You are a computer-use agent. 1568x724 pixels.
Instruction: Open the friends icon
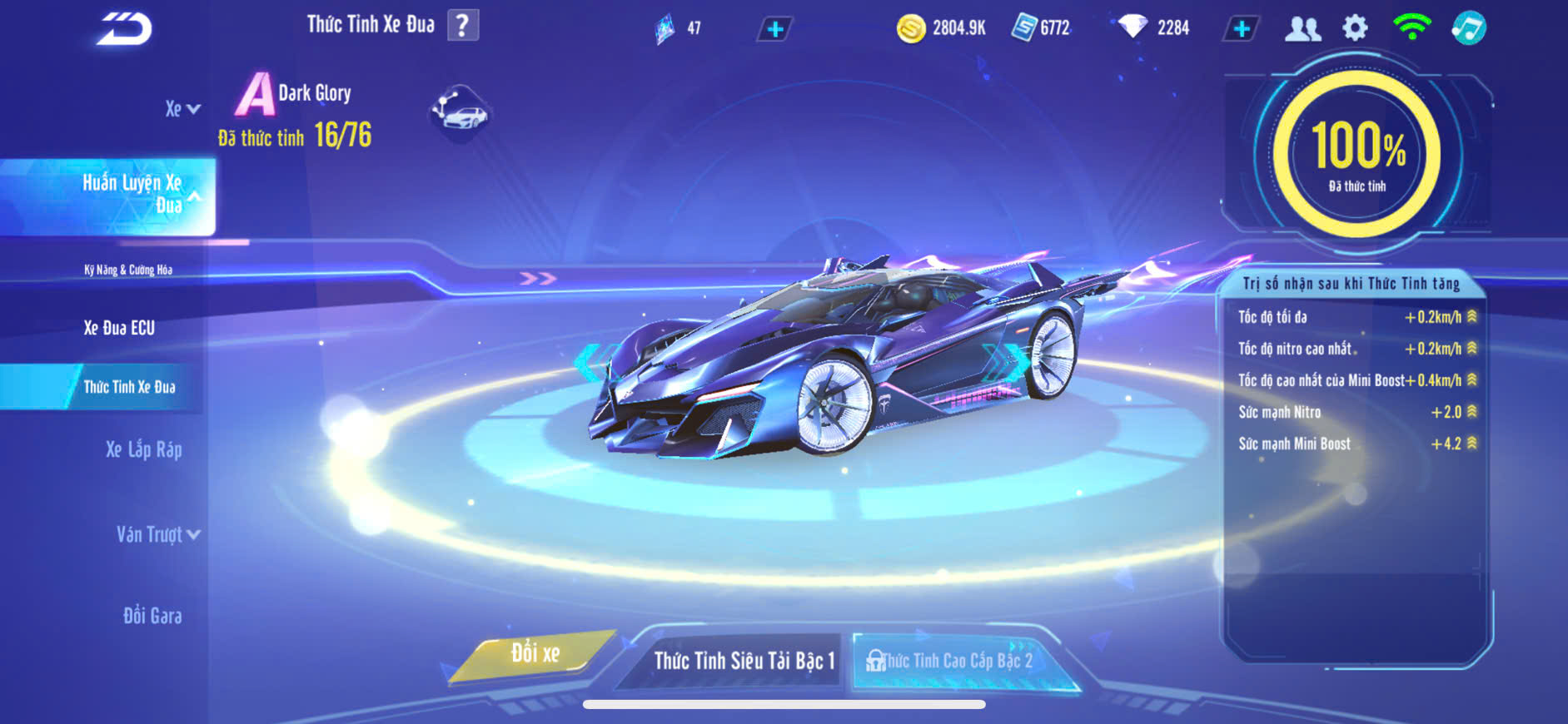tap(1302, 28)
